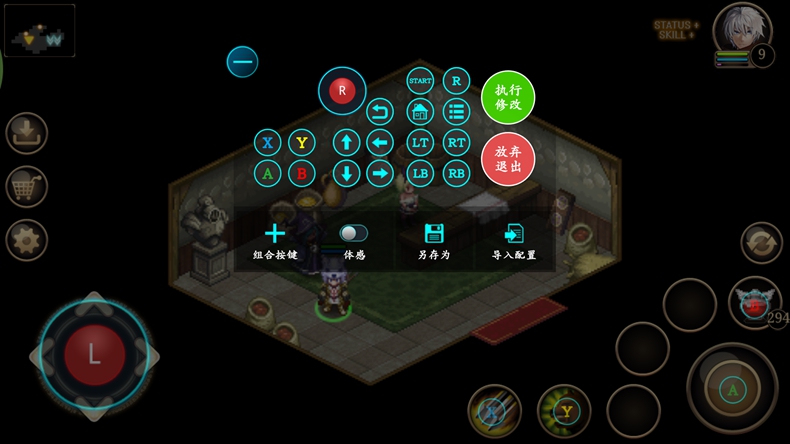Viewport: 790px width, 444px height.
Task: Collapse the overlay with the minus button
Action: 242,62
